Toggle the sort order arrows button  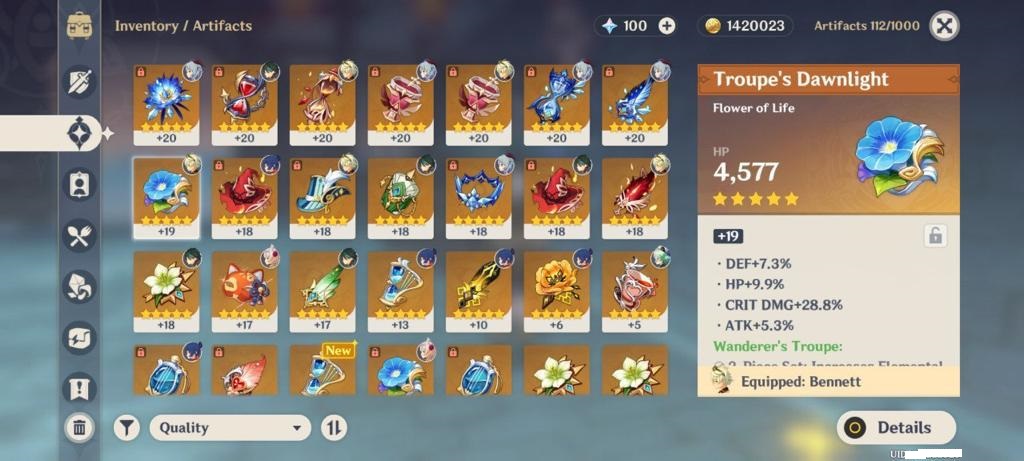[334, 428]
